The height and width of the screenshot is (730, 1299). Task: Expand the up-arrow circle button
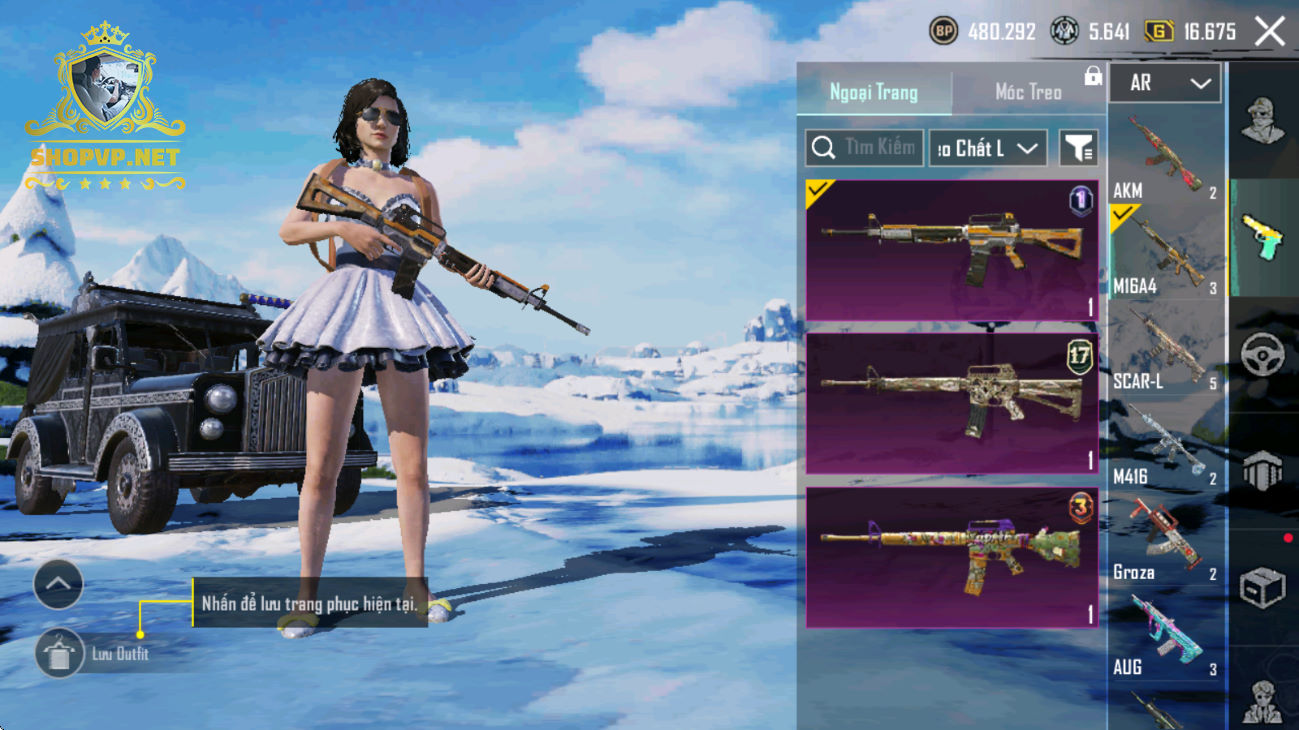[x=58, y=585]
